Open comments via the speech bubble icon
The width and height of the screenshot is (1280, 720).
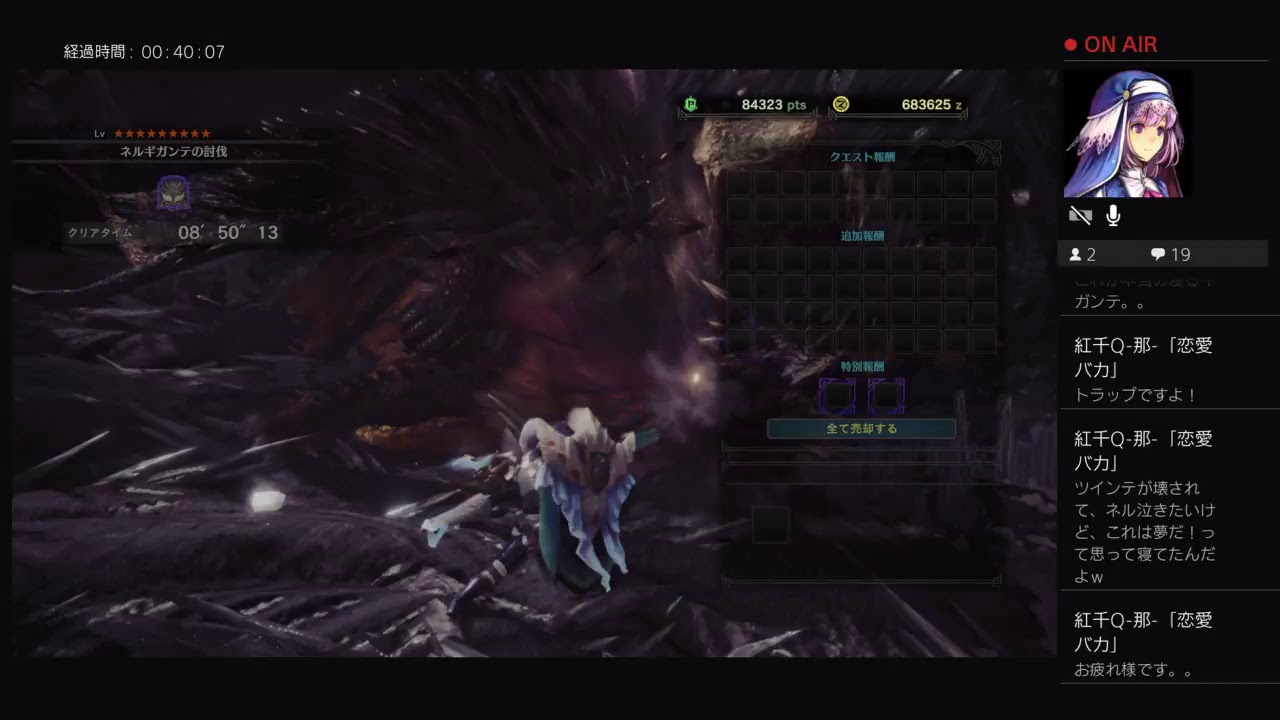(x=1157, y=253)
